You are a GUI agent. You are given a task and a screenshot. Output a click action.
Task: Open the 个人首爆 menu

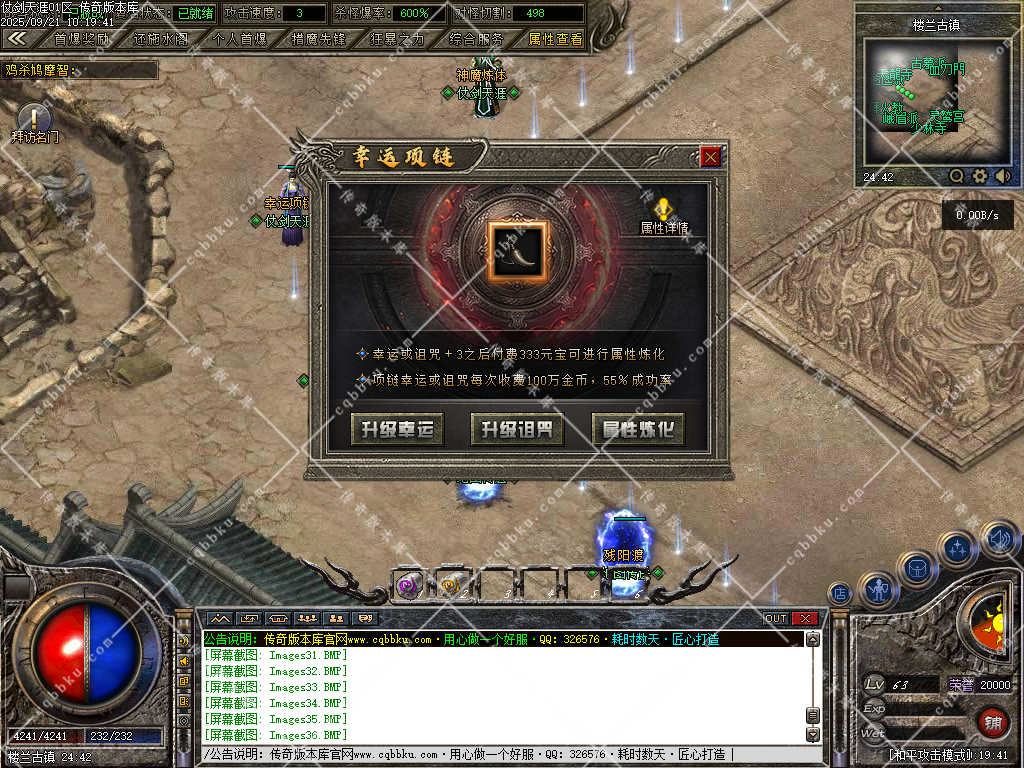click(240, 39)
